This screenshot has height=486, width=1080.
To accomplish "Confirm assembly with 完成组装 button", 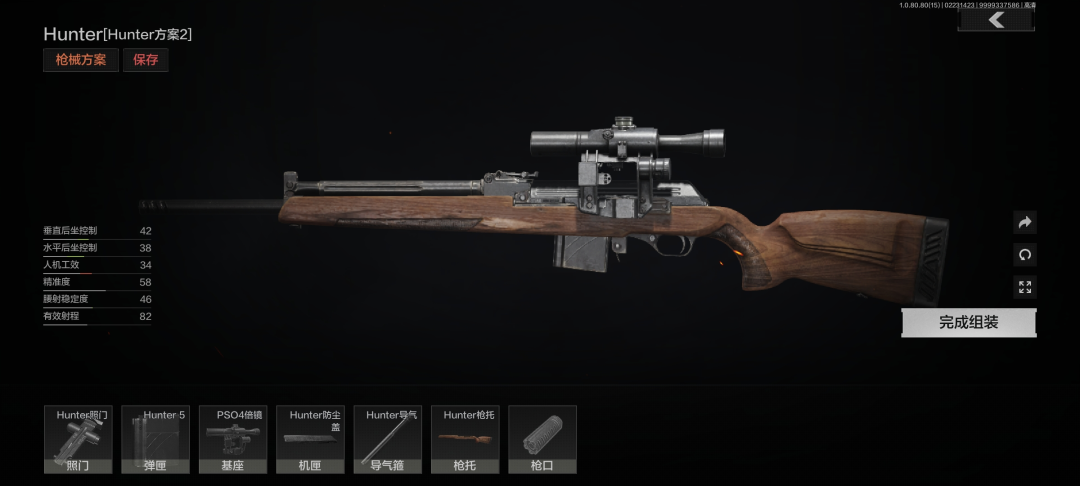I will 968,323.
